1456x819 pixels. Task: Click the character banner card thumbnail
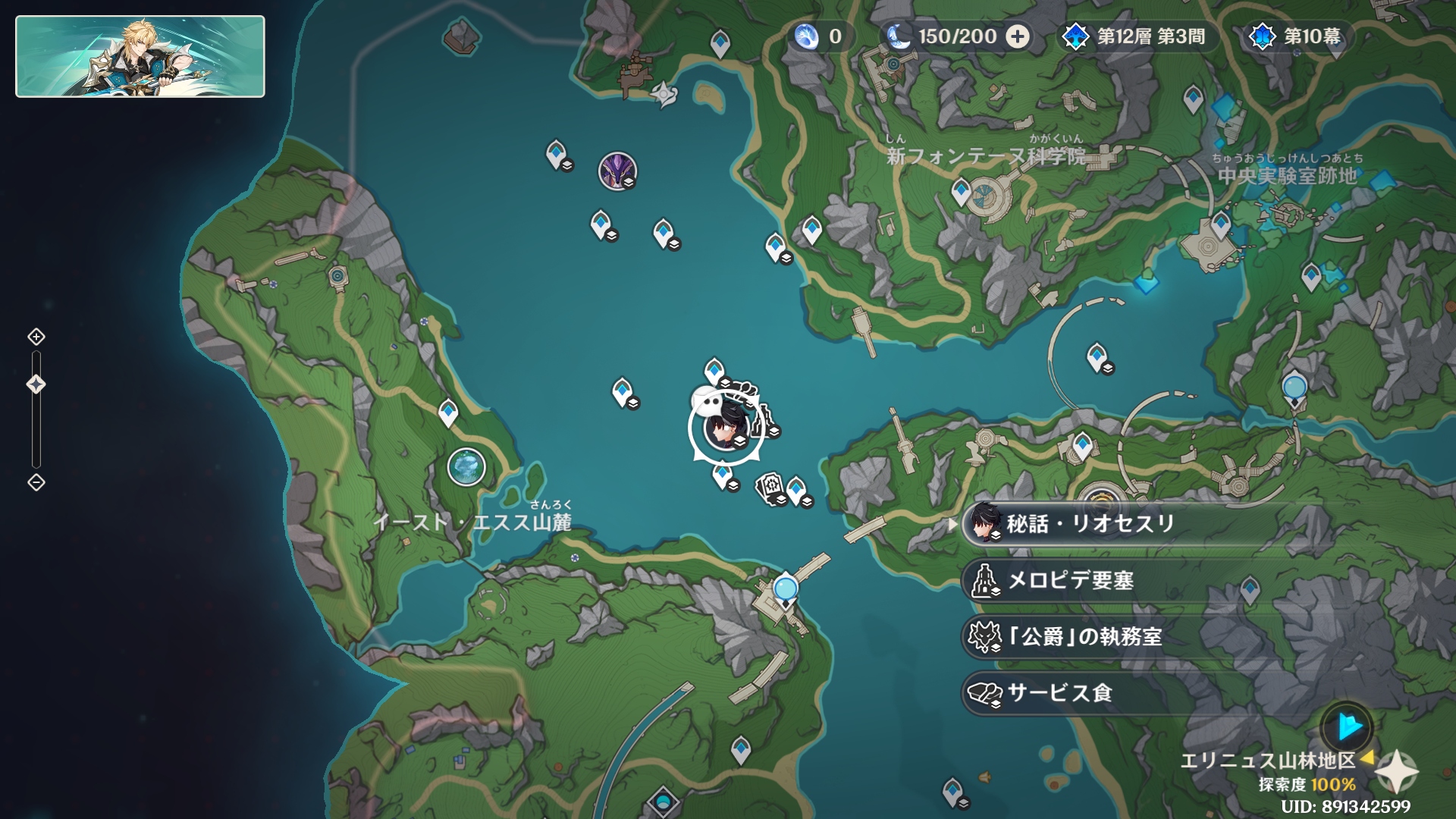click(140, 57)
